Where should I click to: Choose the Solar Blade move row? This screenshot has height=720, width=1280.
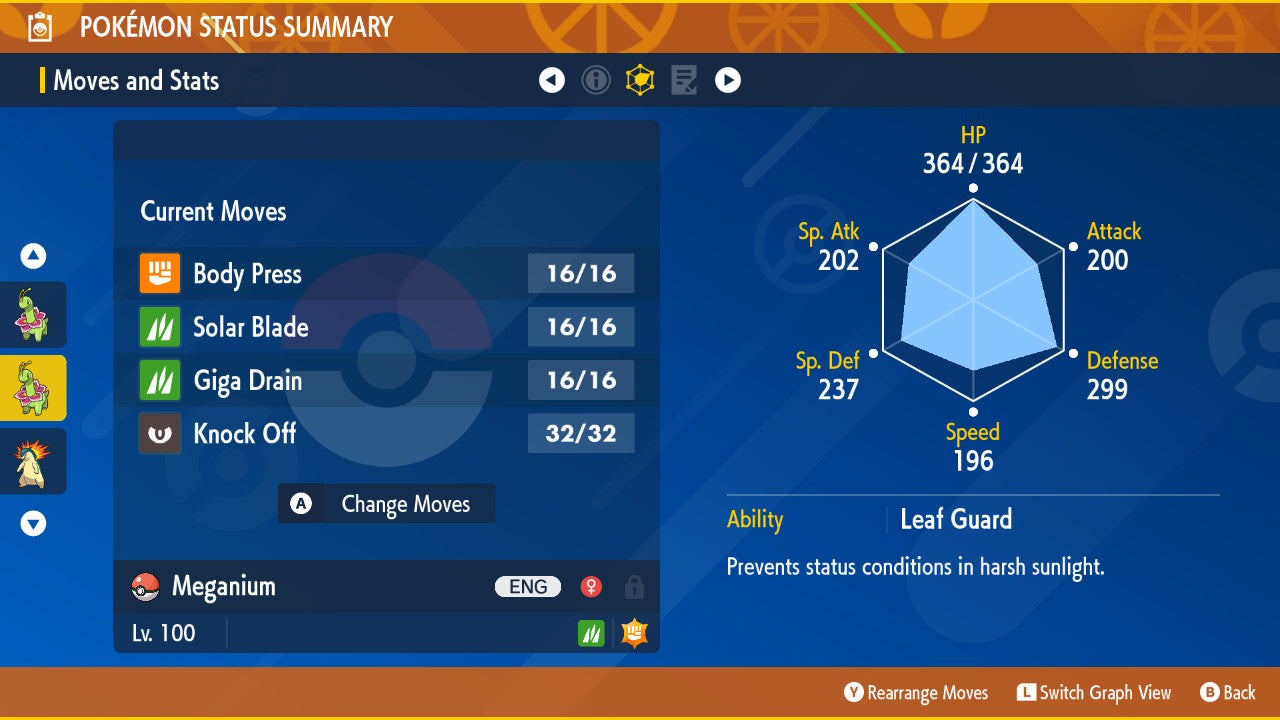click(x=386, y=327)
